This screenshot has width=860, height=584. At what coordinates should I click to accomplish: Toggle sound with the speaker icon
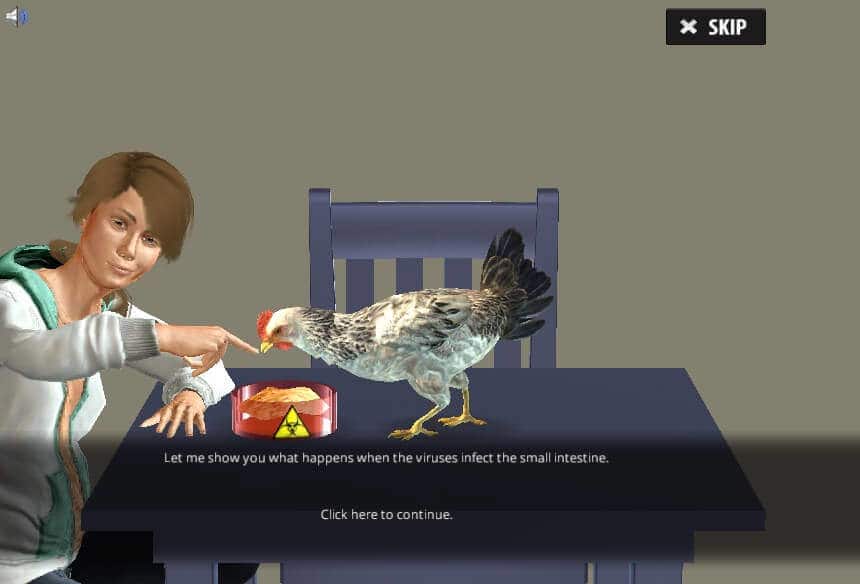click(17, 16)
